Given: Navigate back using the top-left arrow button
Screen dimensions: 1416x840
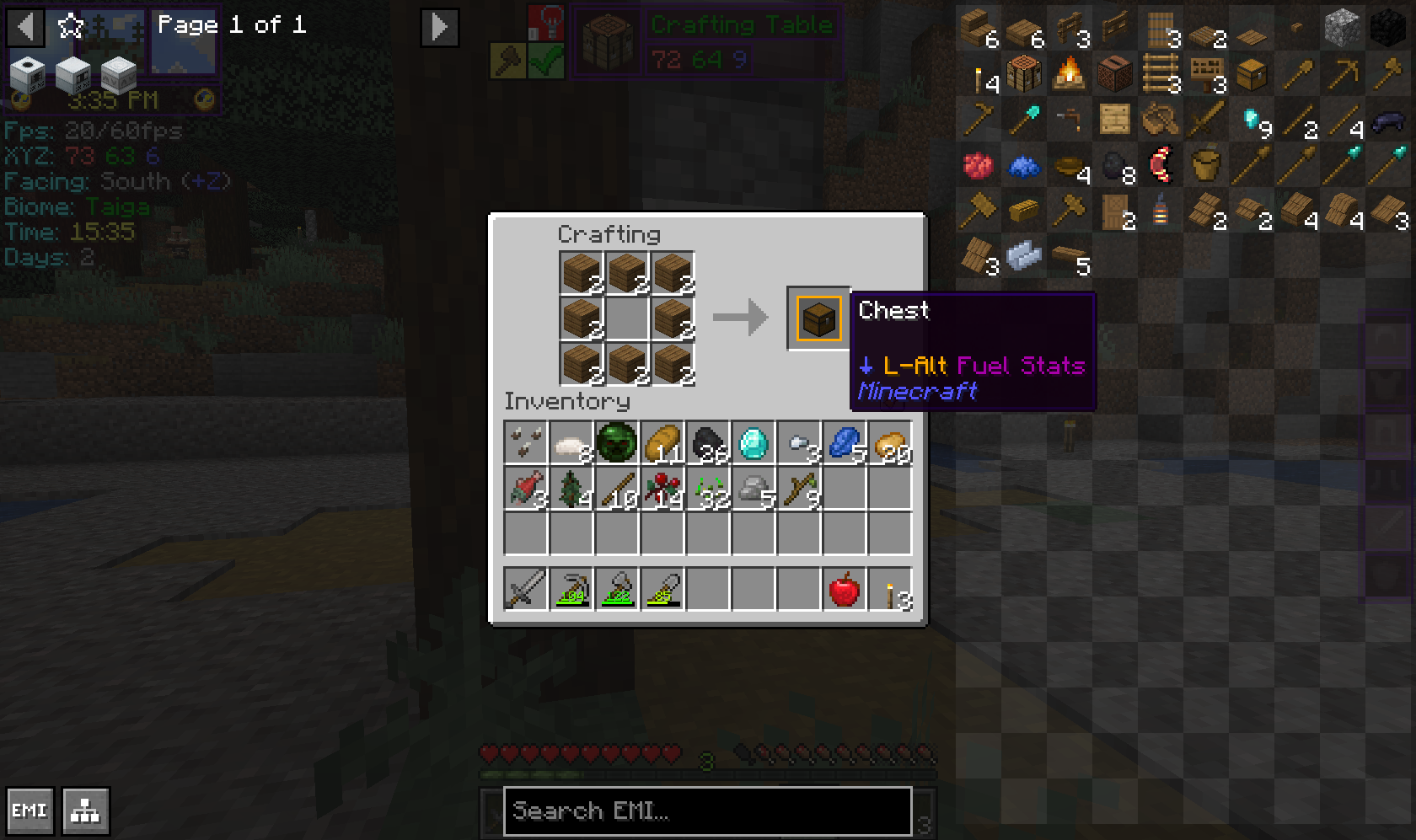Looking at the screenshot, I should 26,27.
